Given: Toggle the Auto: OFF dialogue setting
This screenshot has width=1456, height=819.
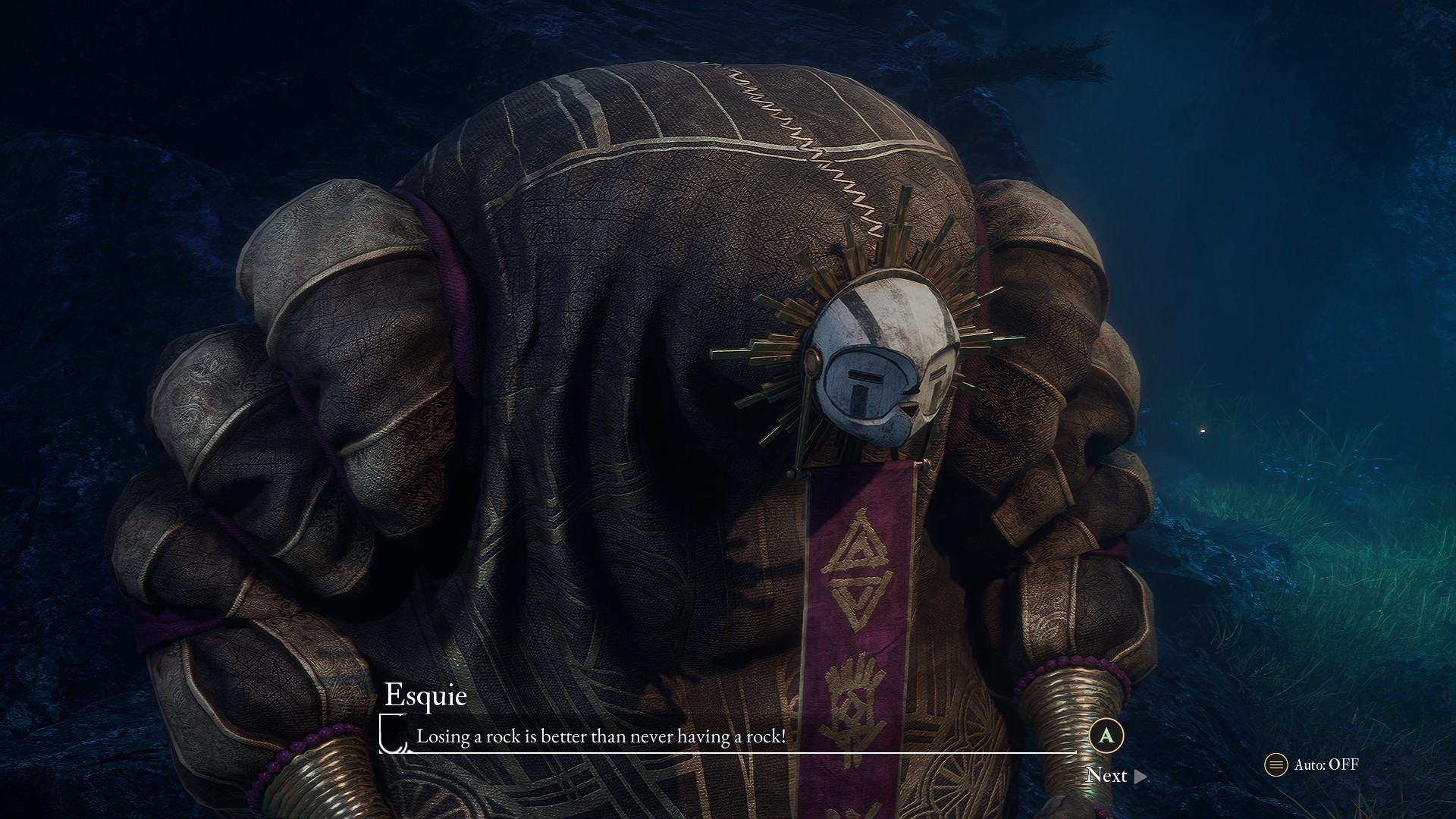Looking at the screenshot, I should [1313, 764].
